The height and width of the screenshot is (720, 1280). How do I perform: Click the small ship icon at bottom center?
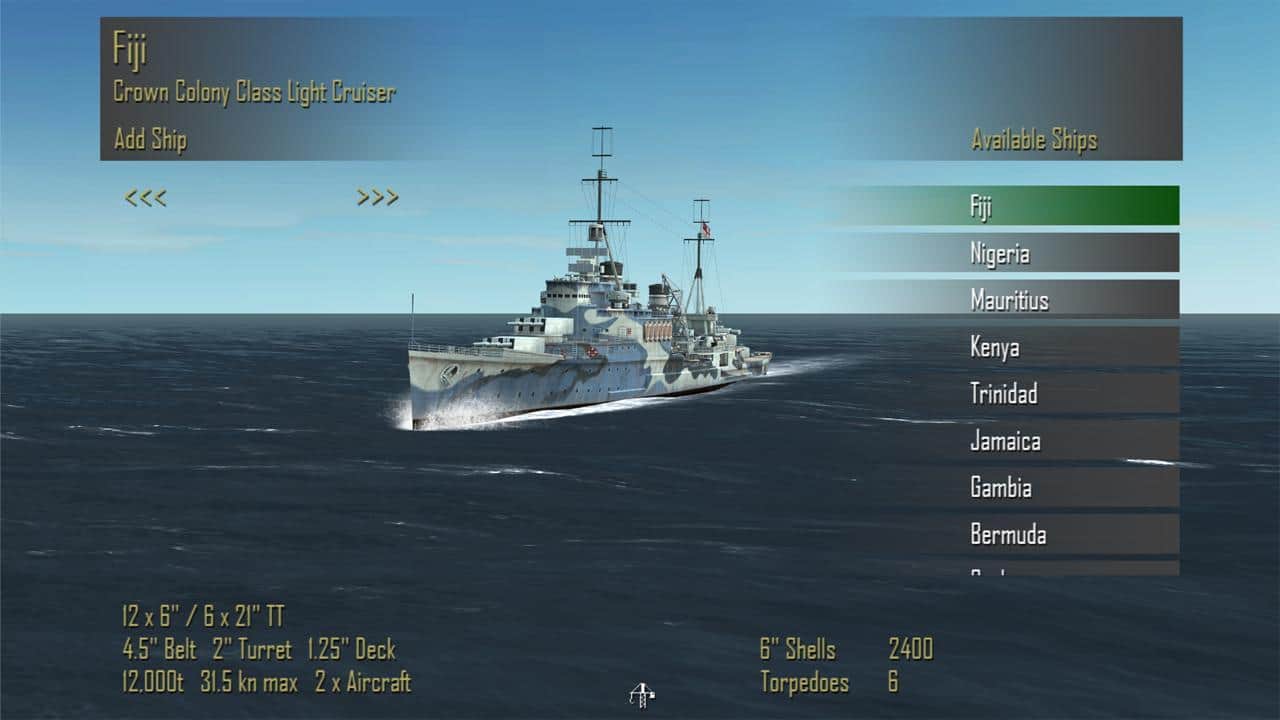[x=641, y=694]
